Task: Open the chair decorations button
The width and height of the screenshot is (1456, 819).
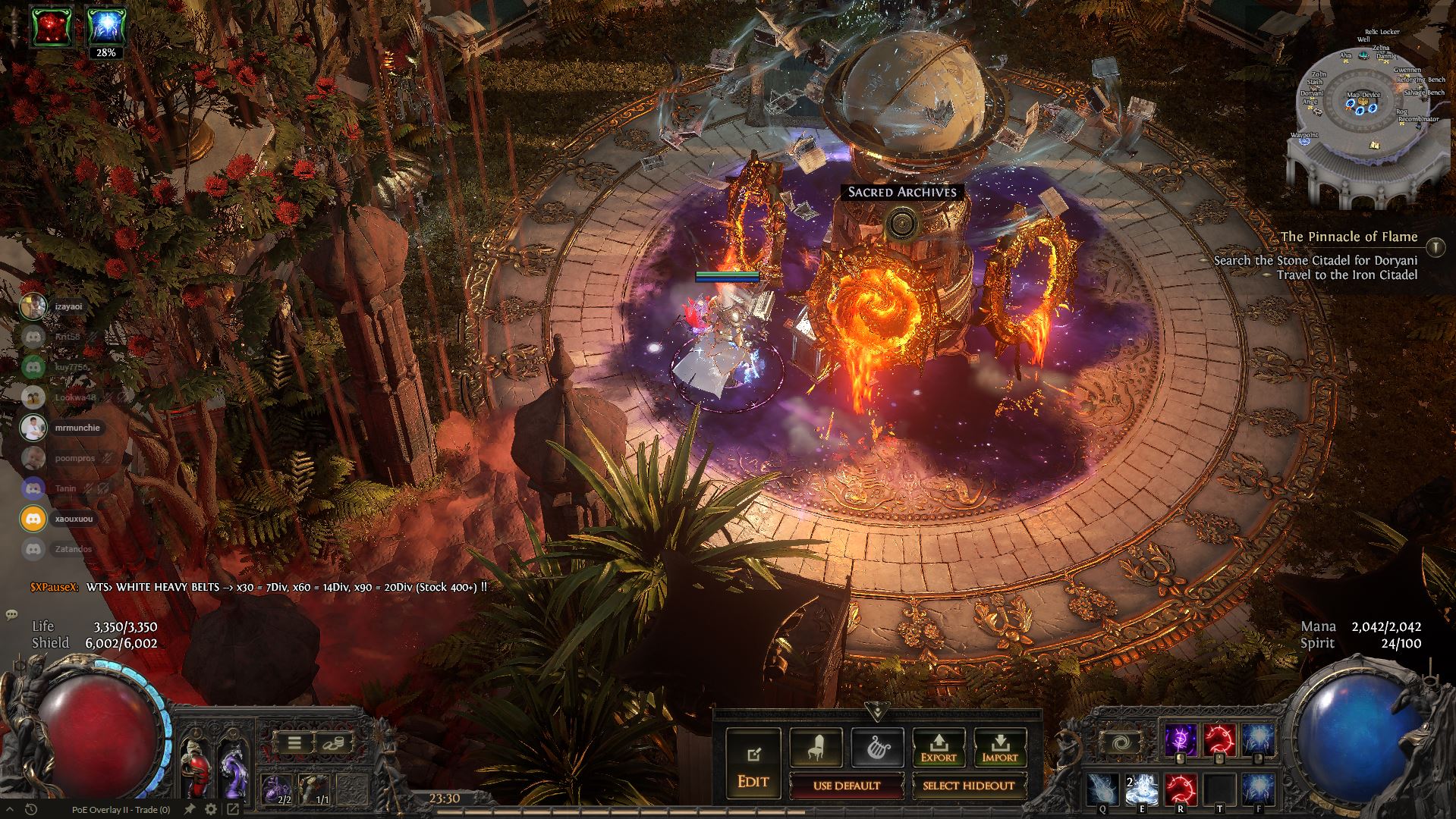Action: click(x=815, y=748)
